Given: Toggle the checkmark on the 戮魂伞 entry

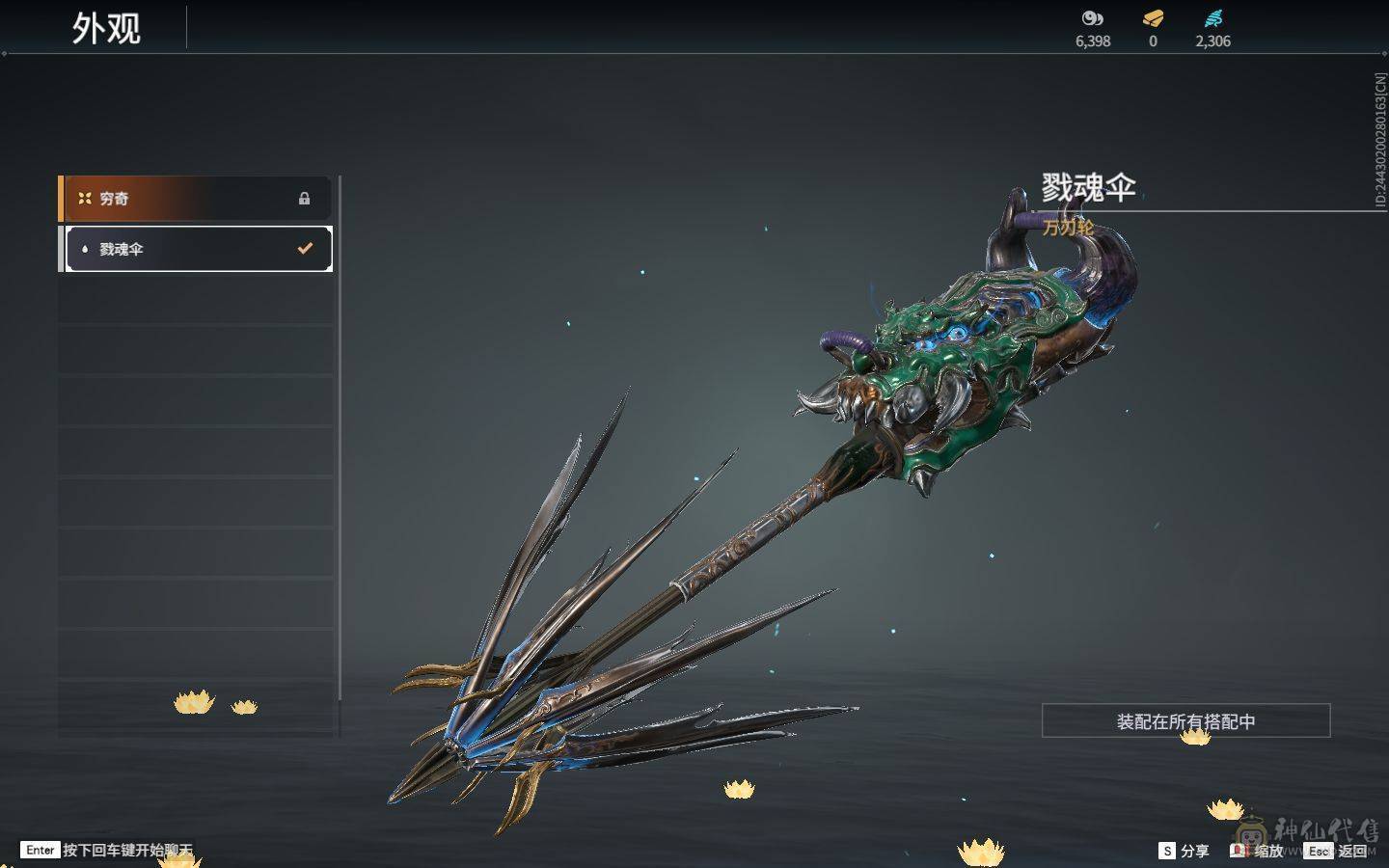Looking at the screenshot, I should 306,248.
